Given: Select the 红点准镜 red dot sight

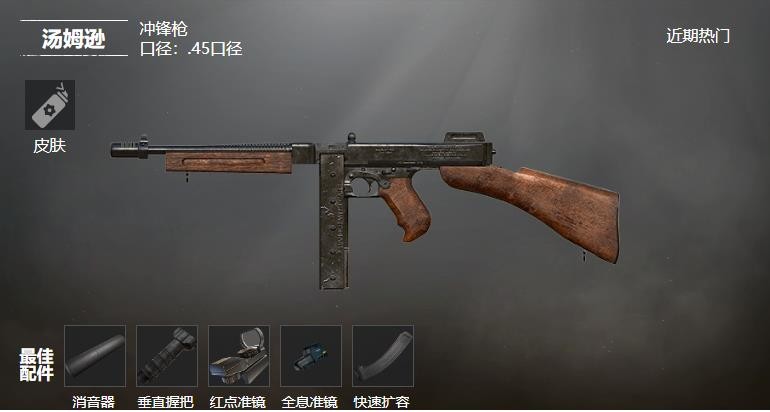Looking at the screenshot, I should (239, 356).
